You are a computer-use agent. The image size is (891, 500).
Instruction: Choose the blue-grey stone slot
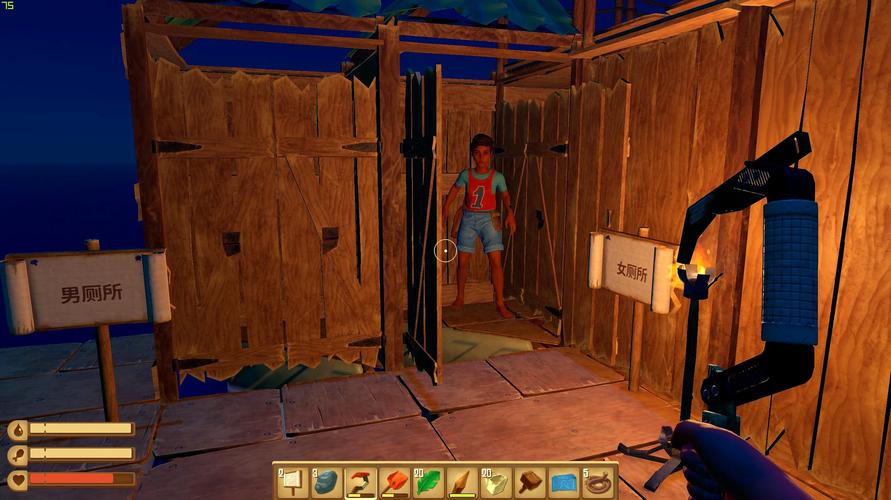325,481
